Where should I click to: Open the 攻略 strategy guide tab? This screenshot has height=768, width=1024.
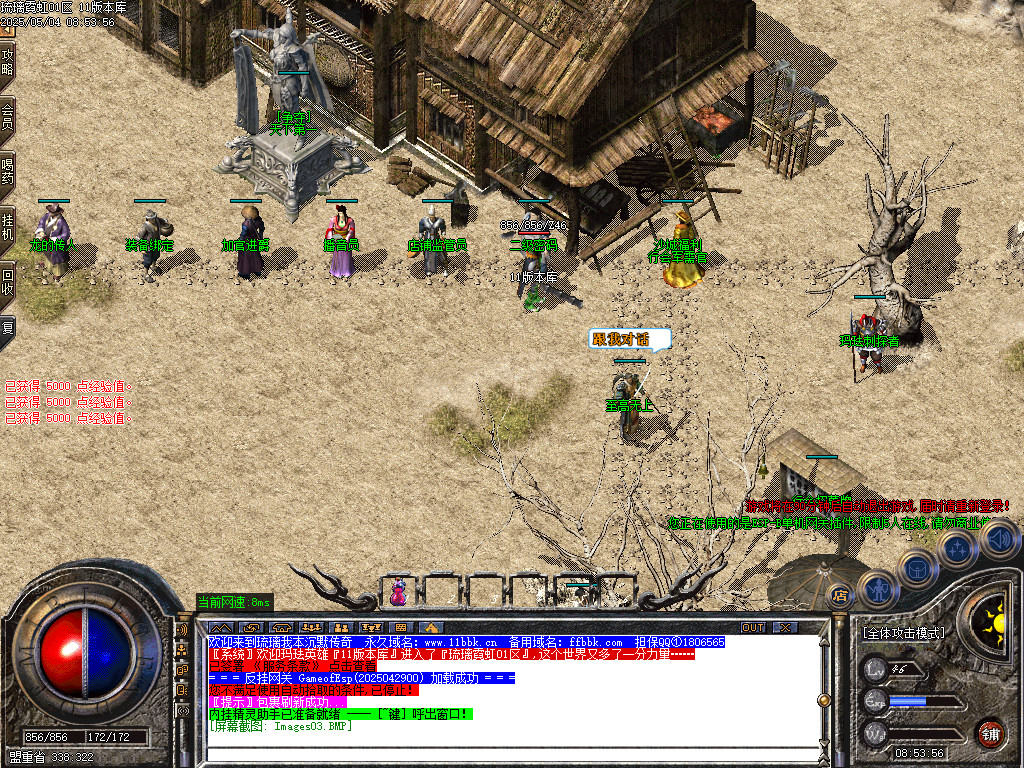[x=8, y=62]
